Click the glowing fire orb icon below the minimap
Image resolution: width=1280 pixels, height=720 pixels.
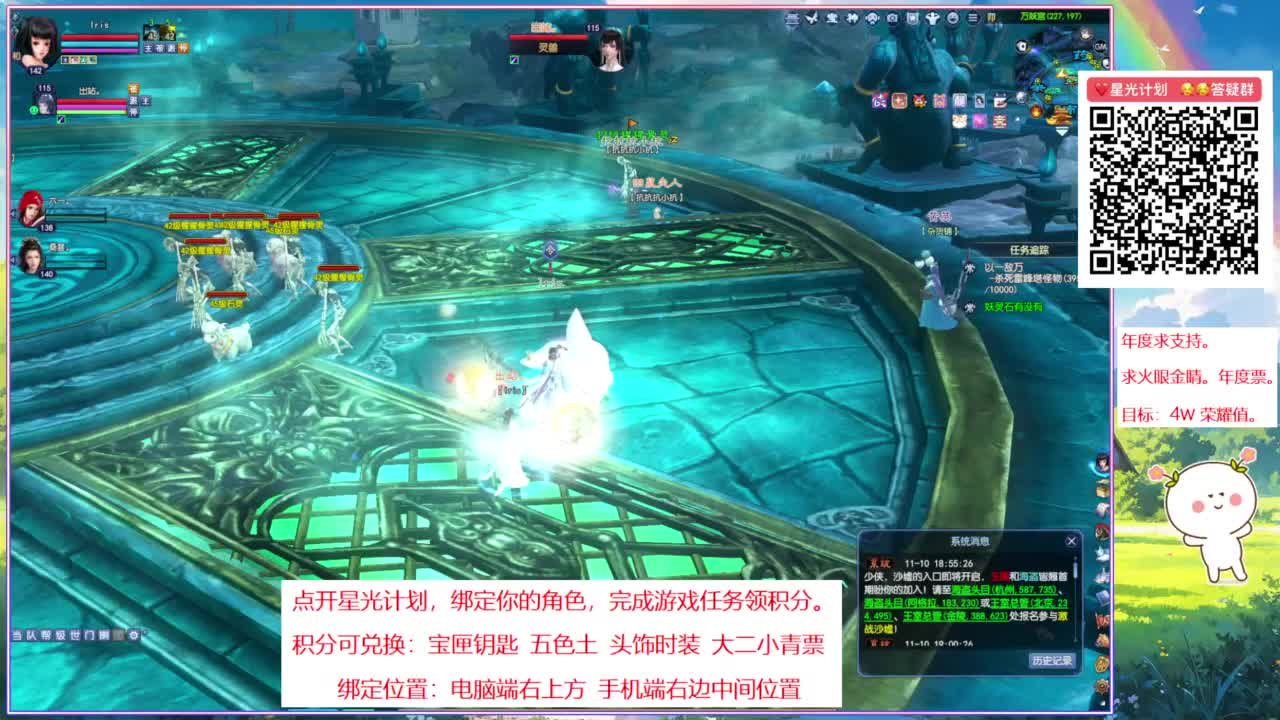pos(1036,110)
